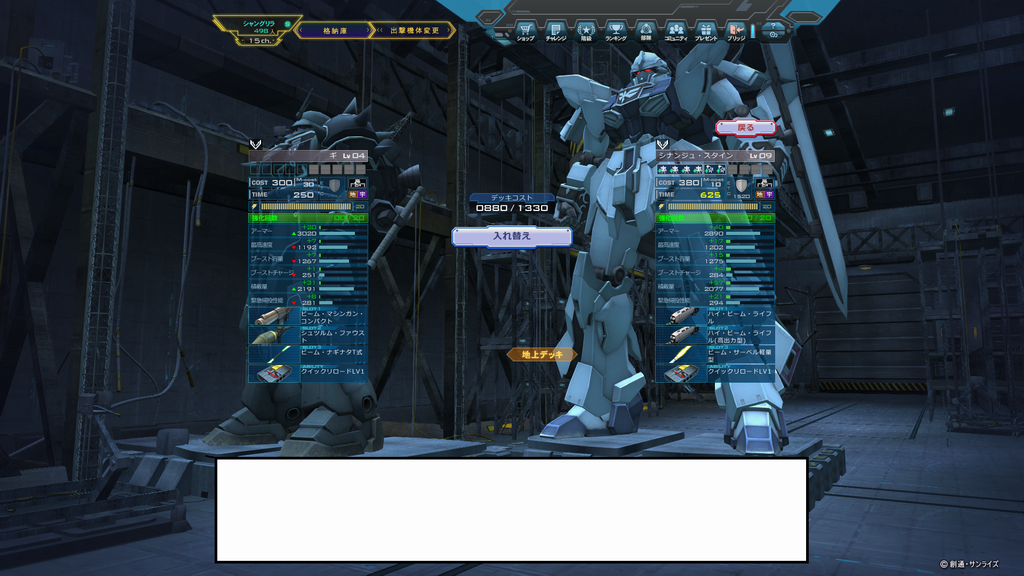Open the プレゼント gift box

click(706, 31)
